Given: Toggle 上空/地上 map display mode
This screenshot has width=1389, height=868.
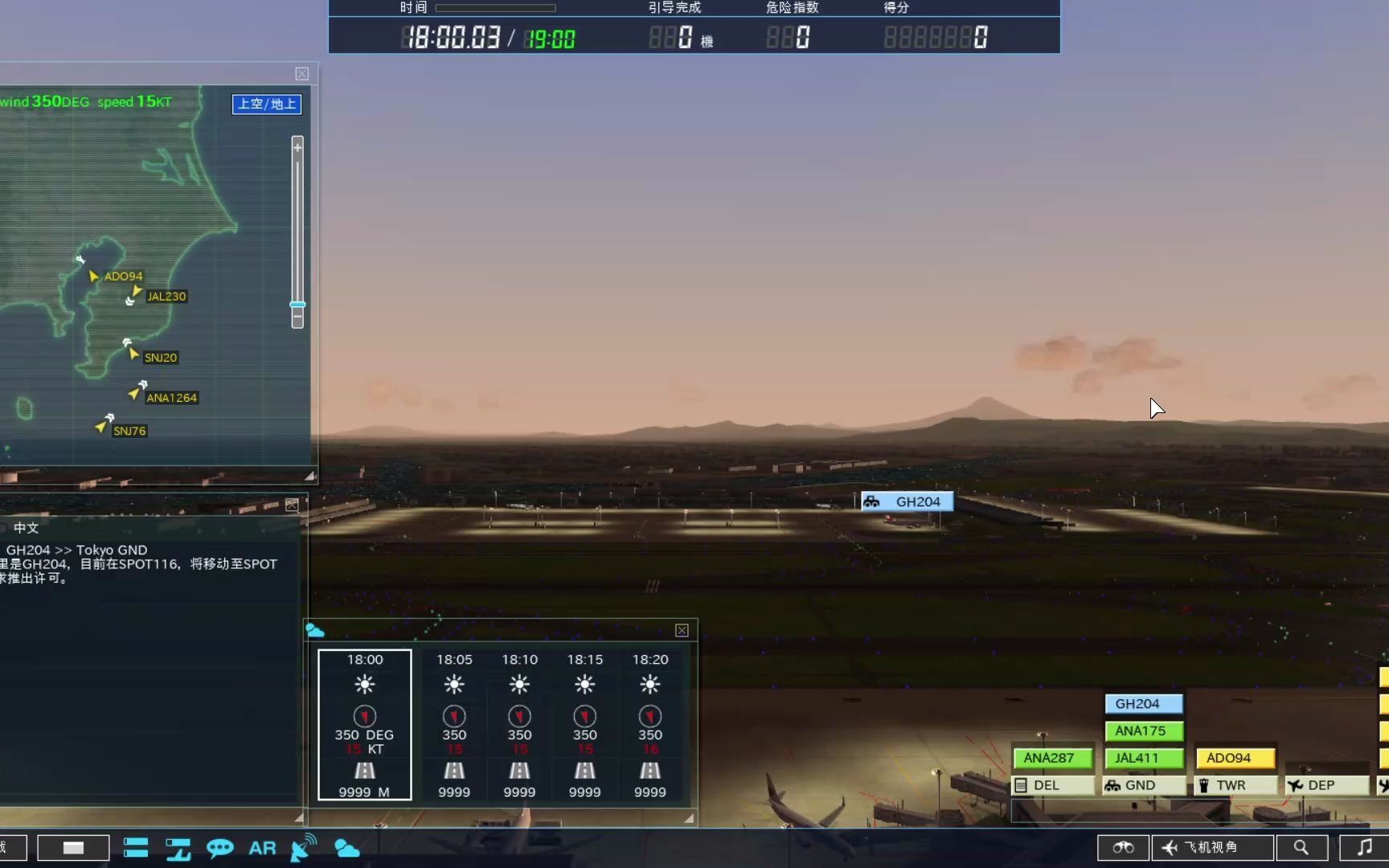Looking at the screenshot, I should pos(266,104).
